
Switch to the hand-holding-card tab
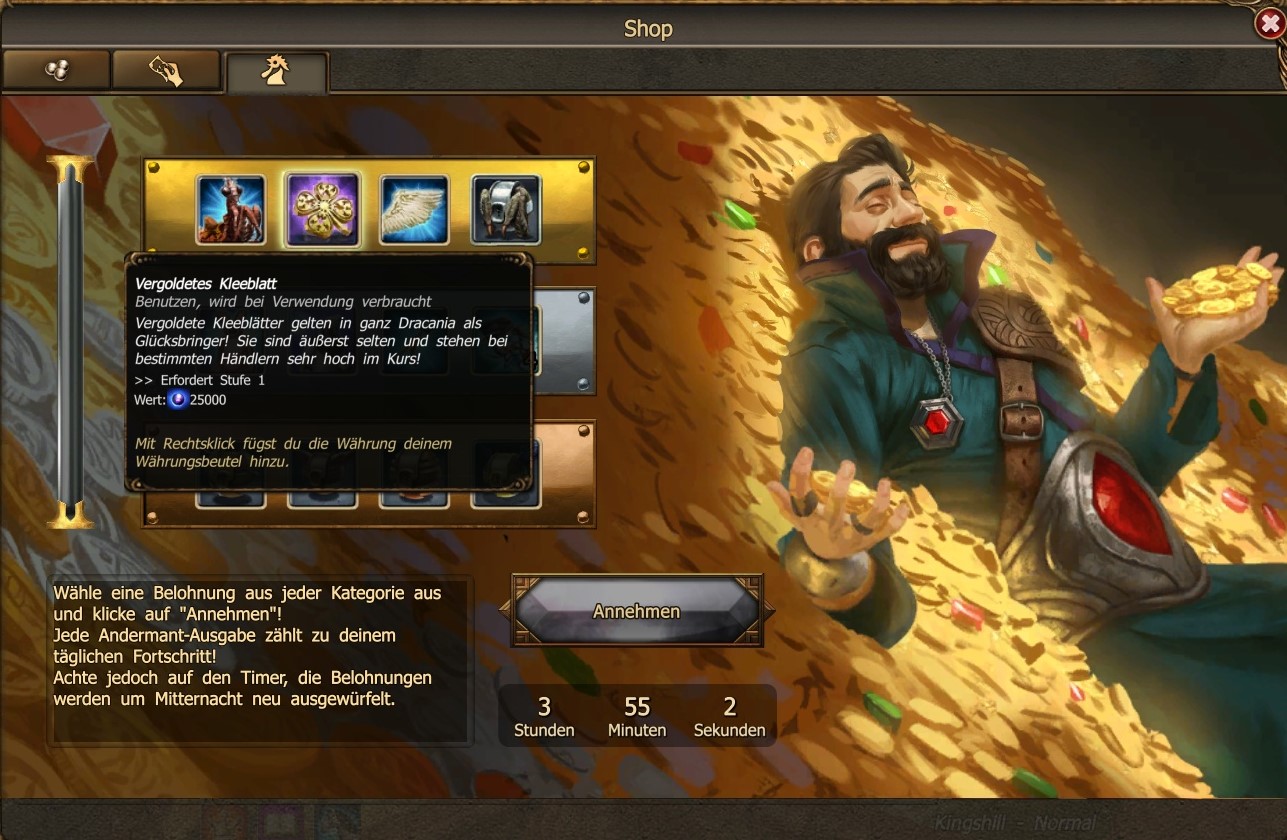coord(166,70)
